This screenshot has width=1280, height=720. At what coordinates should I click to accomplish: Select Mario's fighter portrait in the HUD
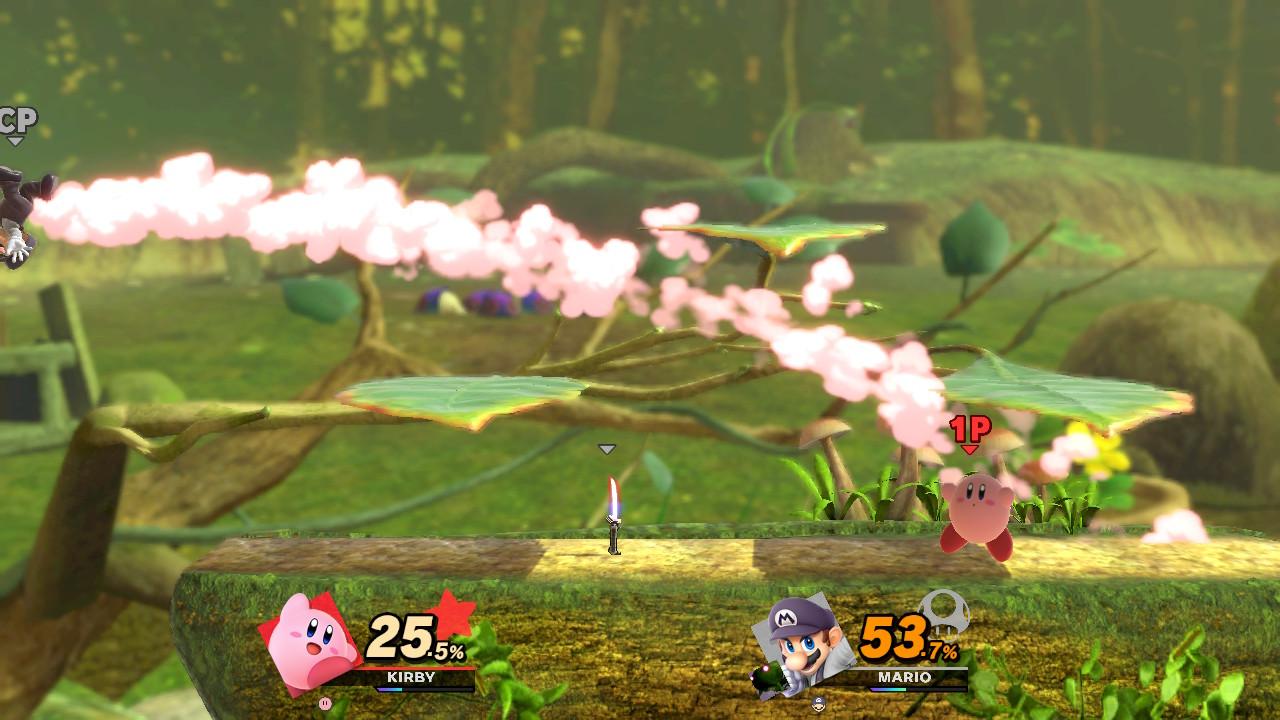pyautogui.click(x=807, y=646)
